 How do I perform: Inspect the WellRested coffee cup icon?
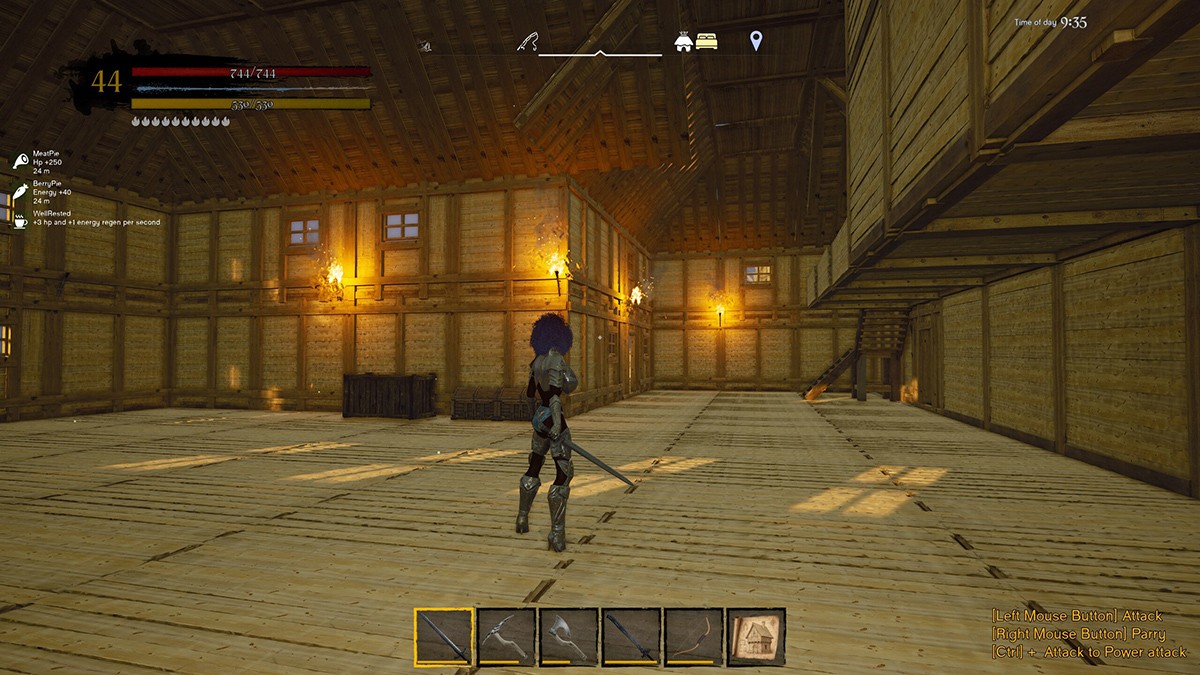pyautogui.click(x=21, y=220)
